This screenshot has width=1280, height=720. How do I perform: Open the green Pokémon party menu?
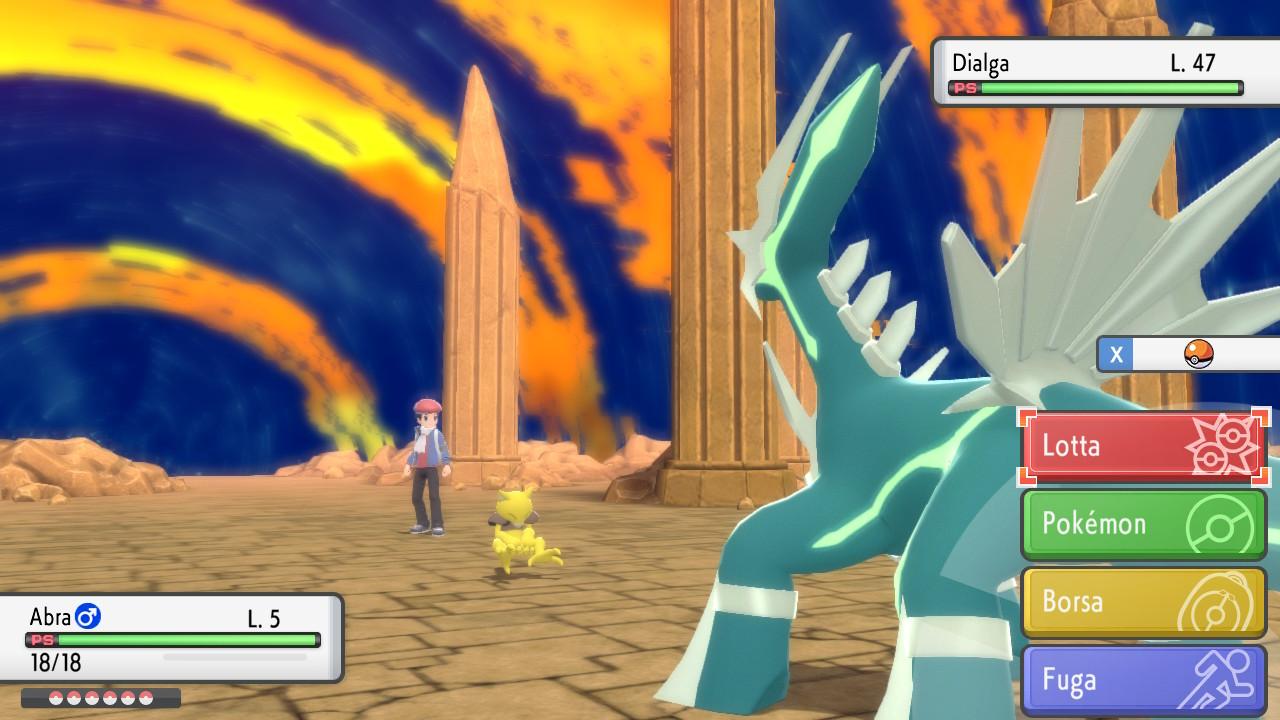1144,524
